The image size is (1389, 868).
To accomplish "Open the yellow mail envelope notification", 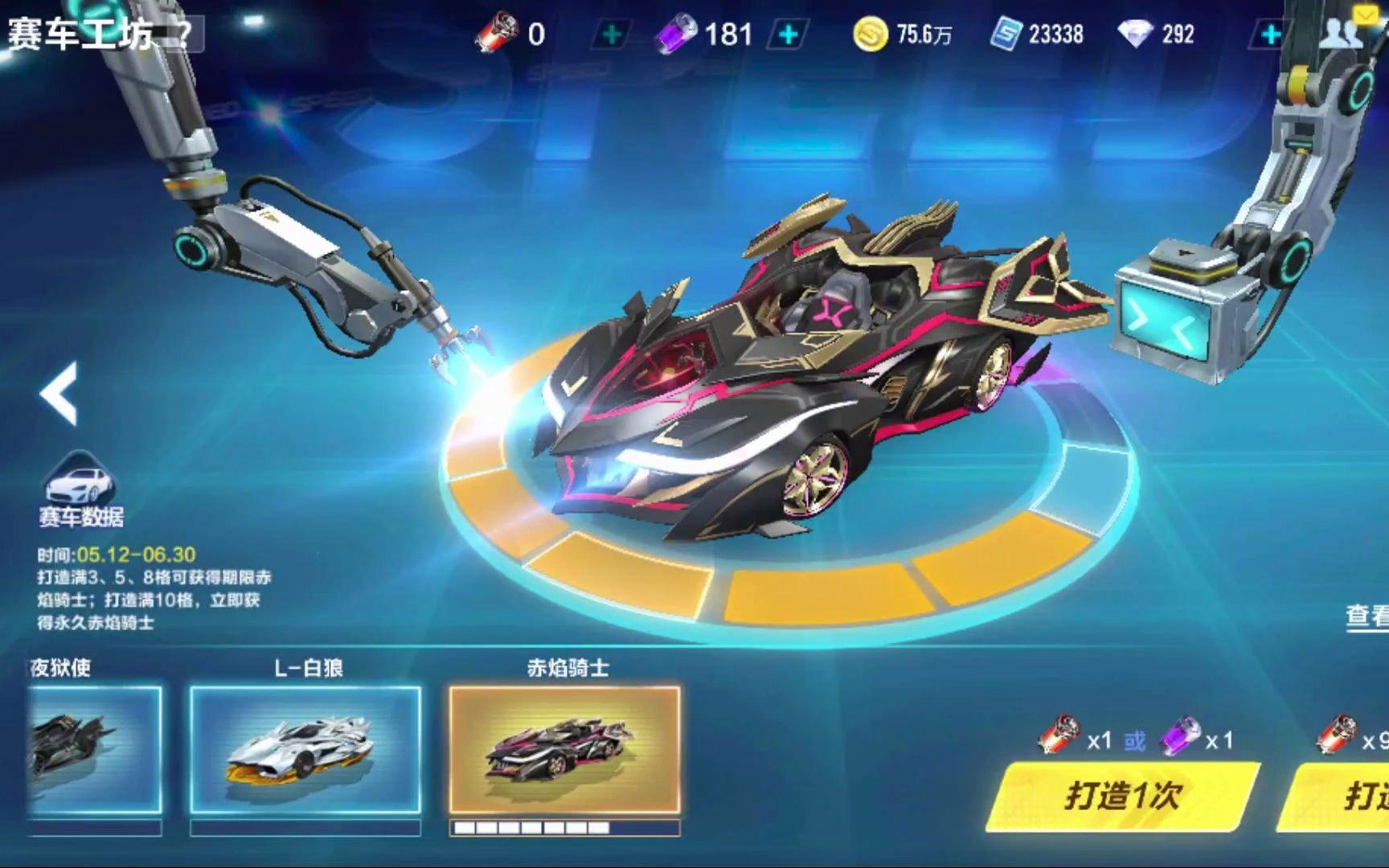I will [x=1364, y=14].
